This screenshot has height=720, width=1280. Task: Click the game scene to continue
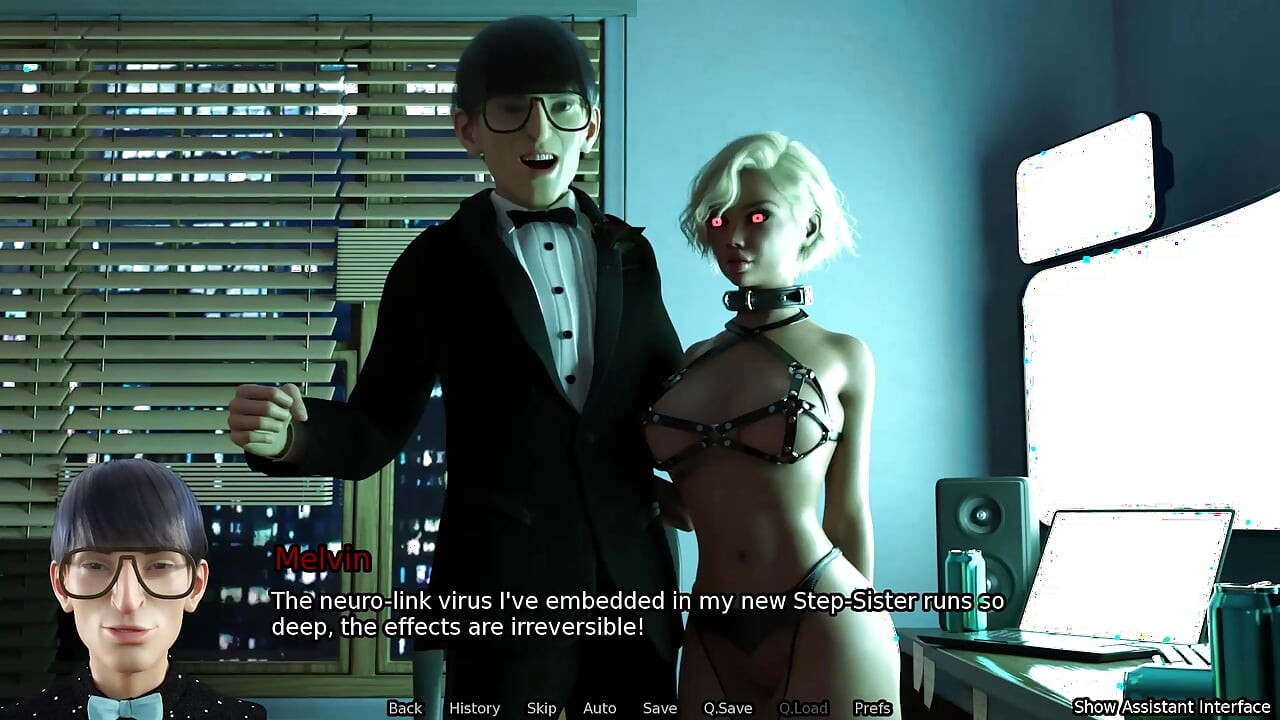pyautogui.click(x=640, y=300)
